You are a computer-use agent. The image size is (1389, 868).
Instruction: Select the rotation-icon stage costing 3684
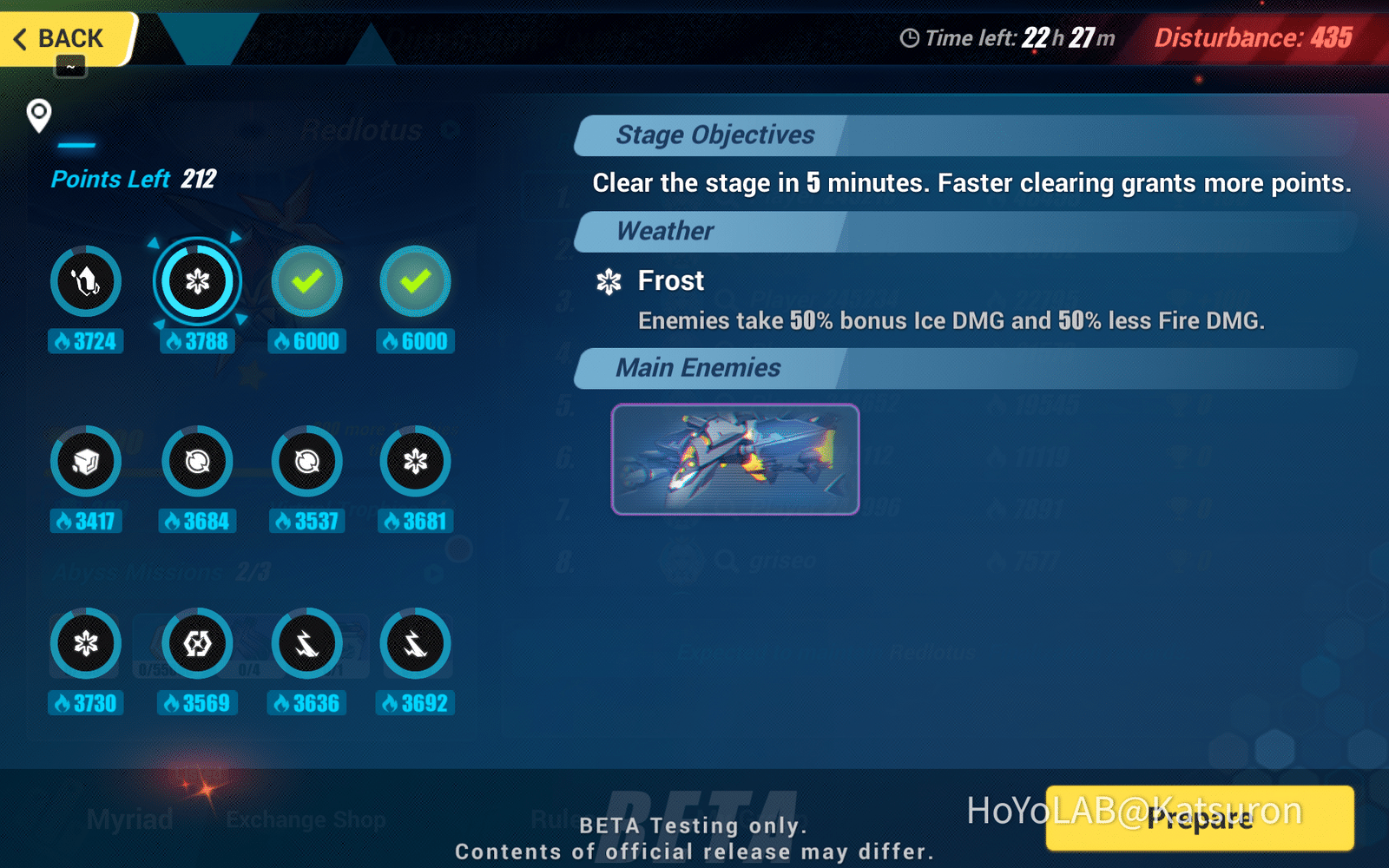197,461
